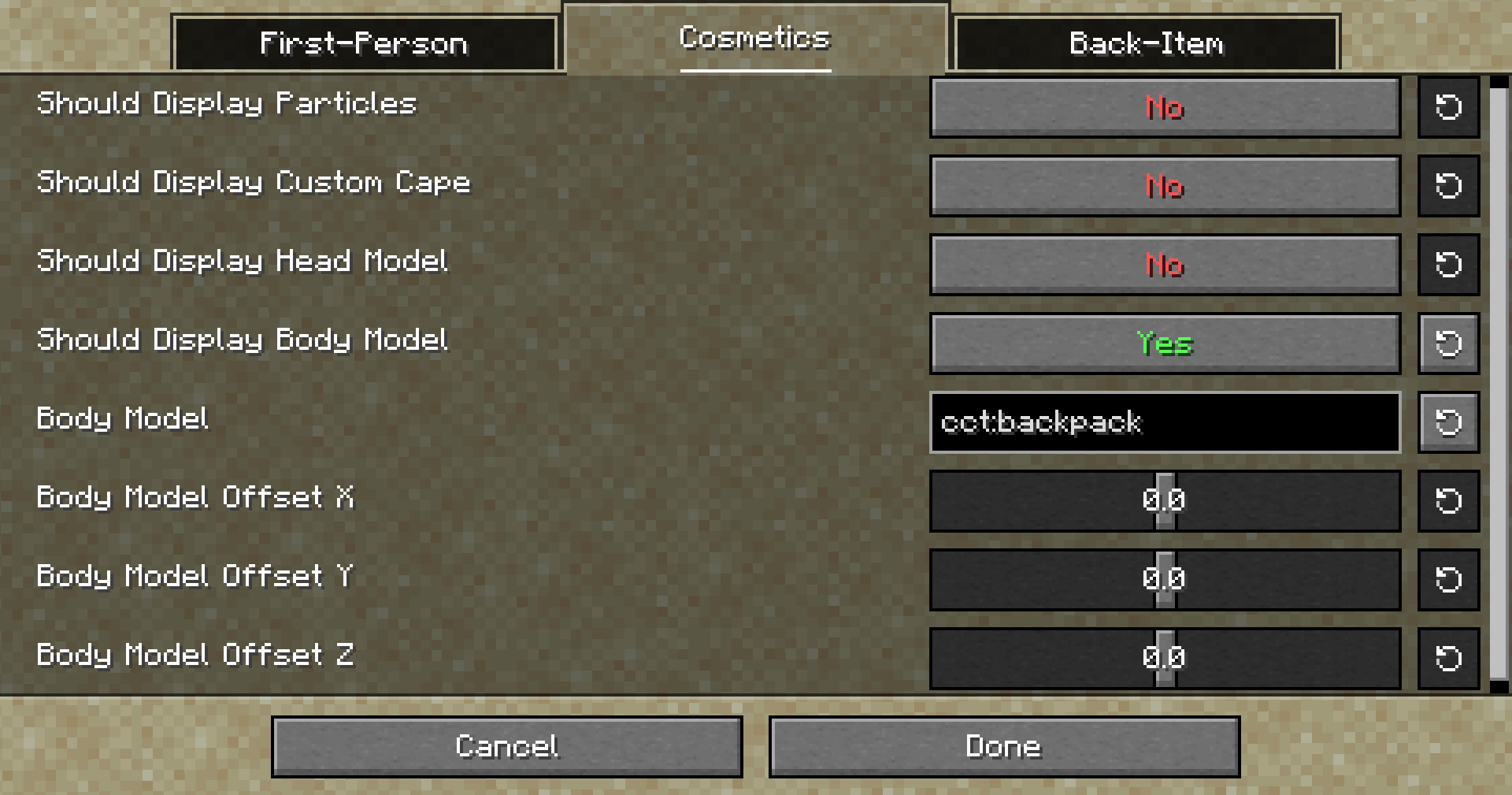Reset Should Display Body Model setting
1512x795 pixels.
point(1448,344)
